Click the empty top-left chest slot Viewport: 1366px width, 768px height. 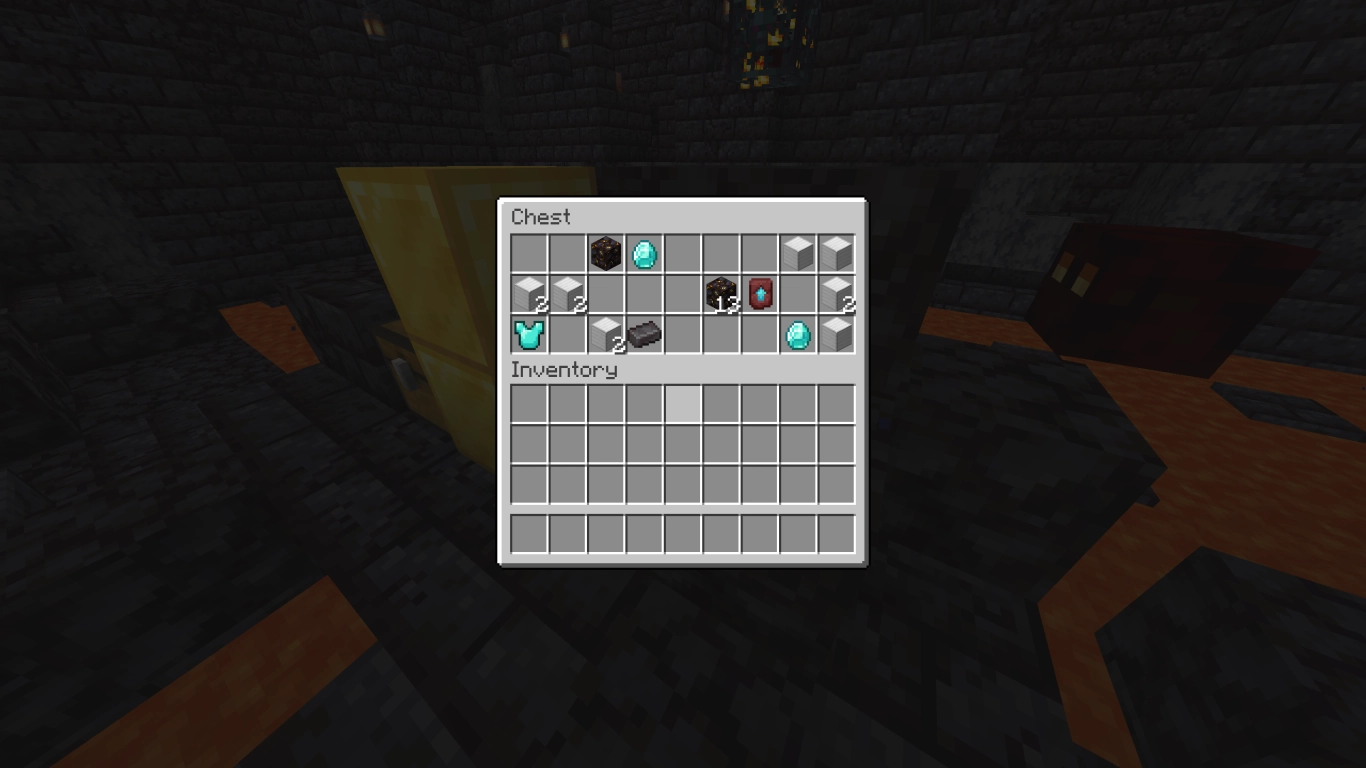click(x=528, y=254)
